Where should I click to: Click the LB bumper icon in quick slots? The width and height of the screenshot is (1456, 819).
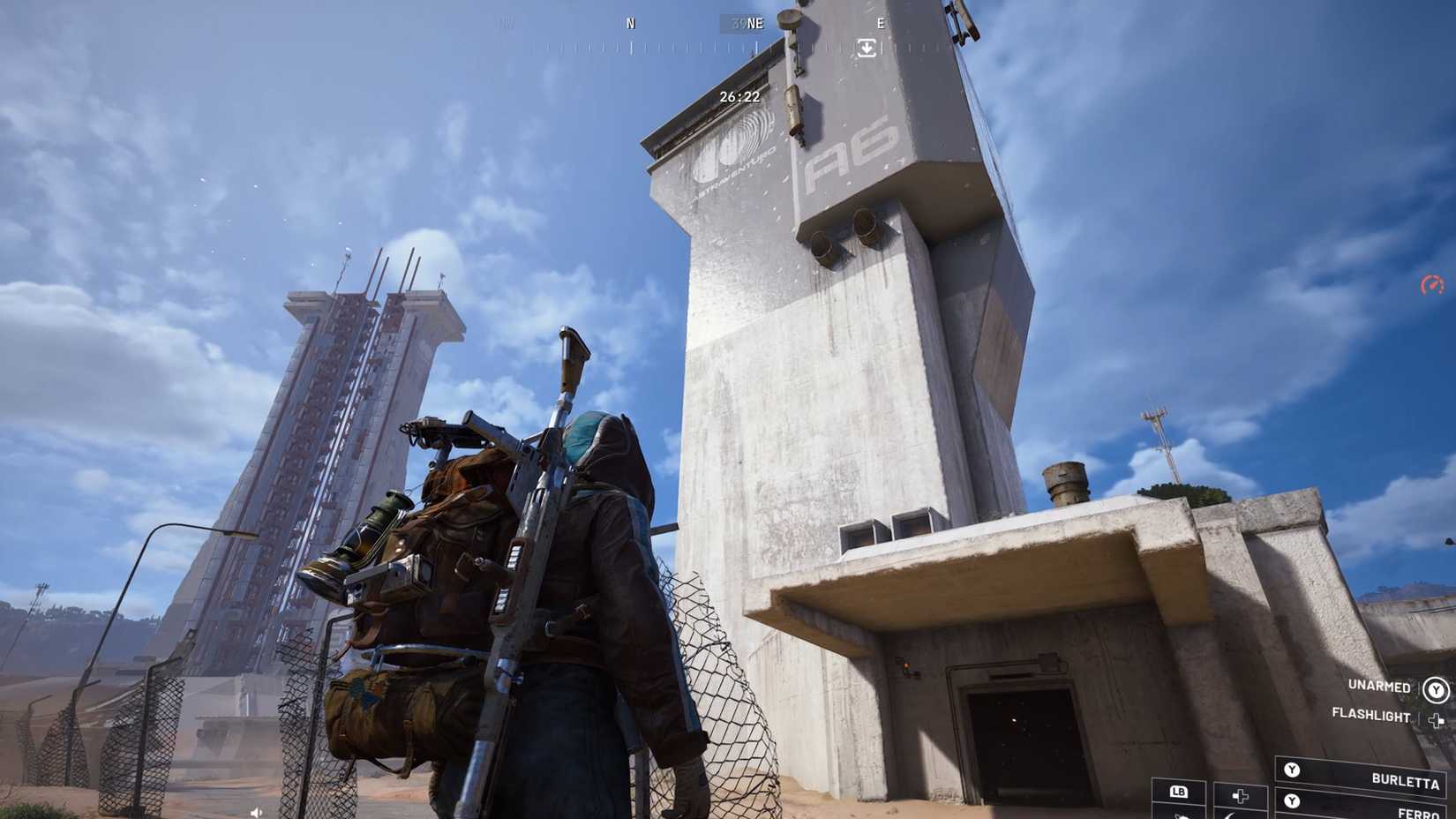click(1179, 793)
